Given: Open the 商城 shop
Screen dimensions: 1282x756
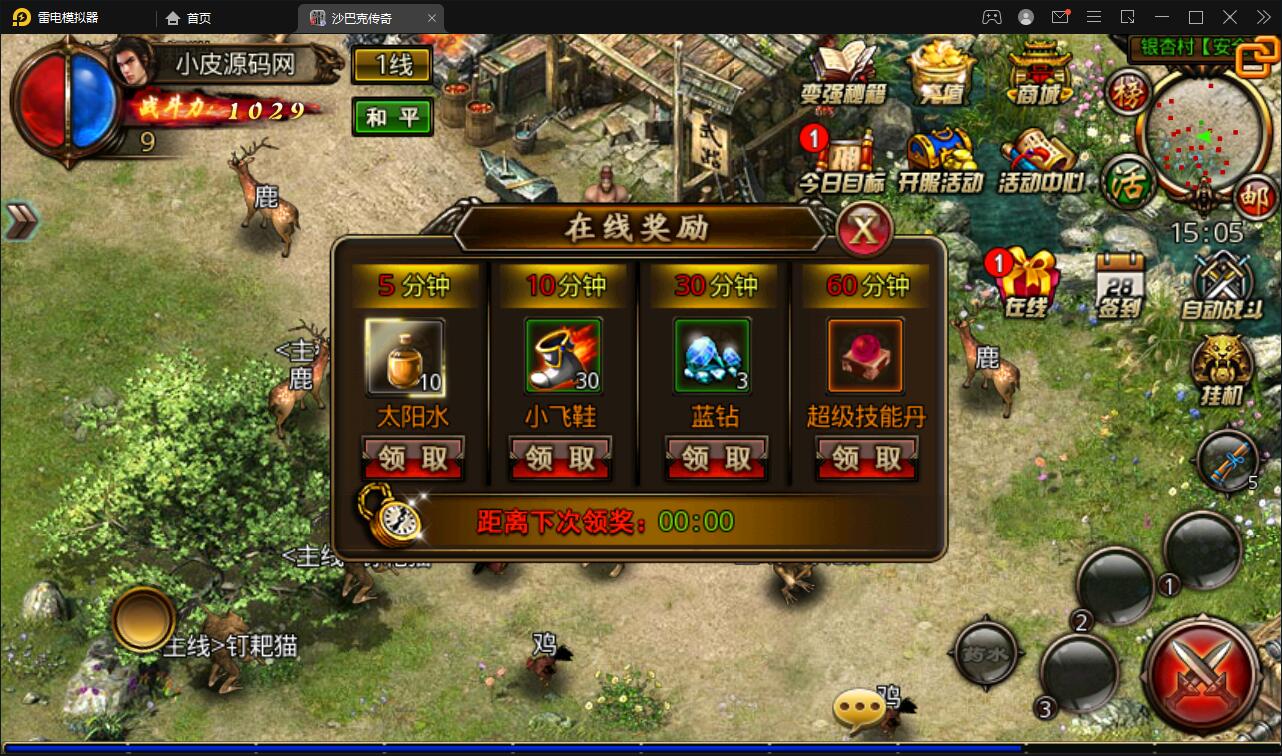Looking at the screenshot, I should point(1040,72).
